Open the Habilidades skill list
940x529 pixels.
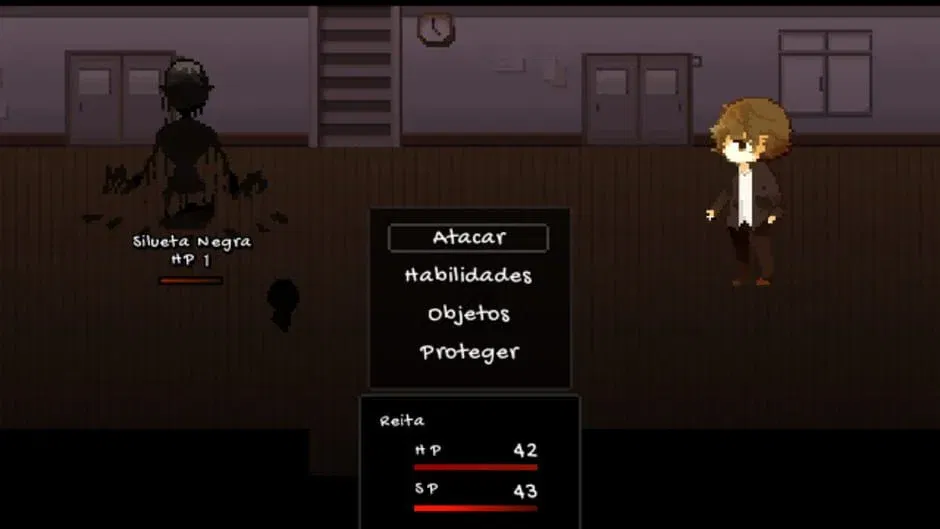pos(468,275)
